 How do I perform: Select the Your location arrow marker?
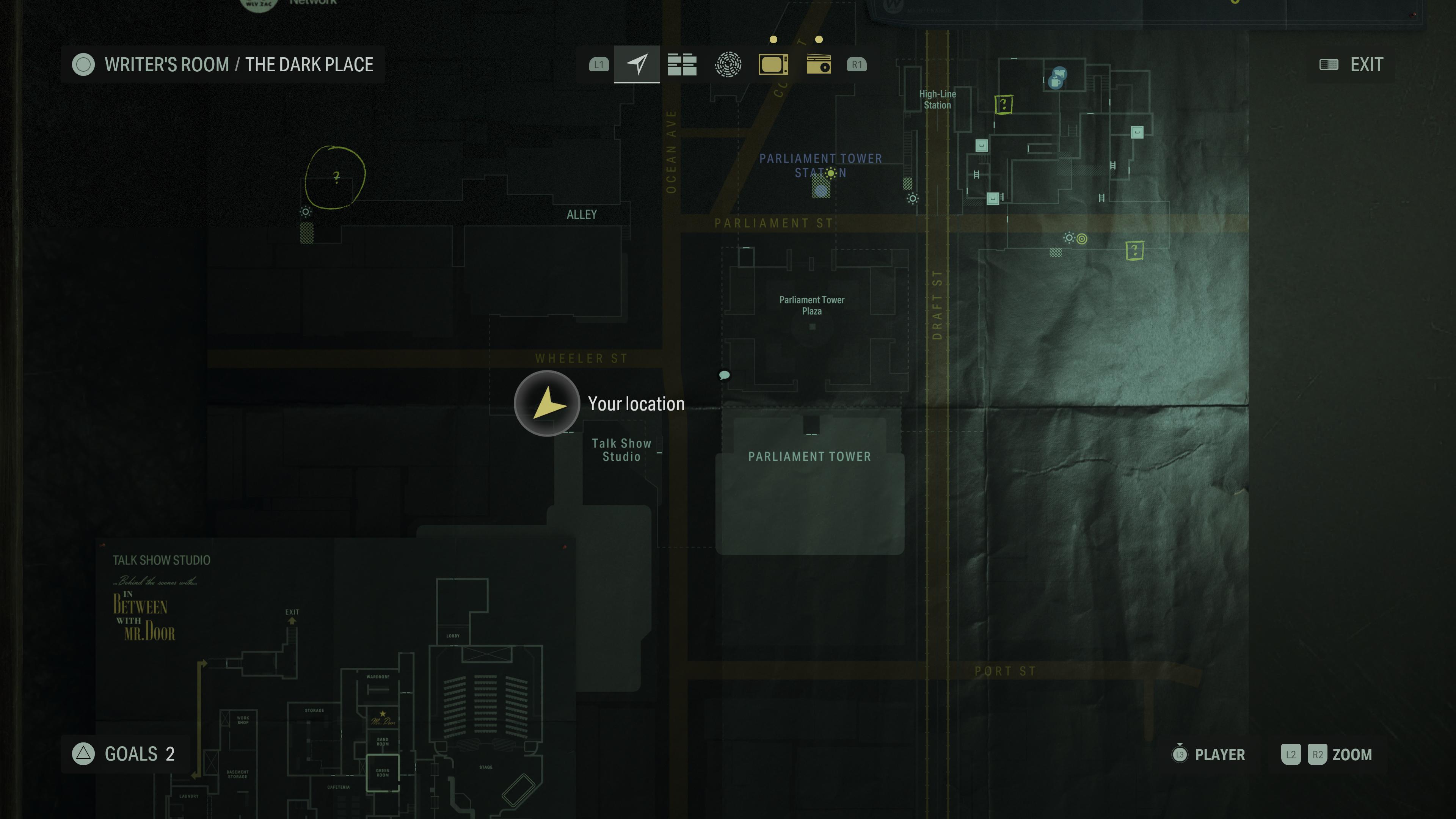[546, 403]
